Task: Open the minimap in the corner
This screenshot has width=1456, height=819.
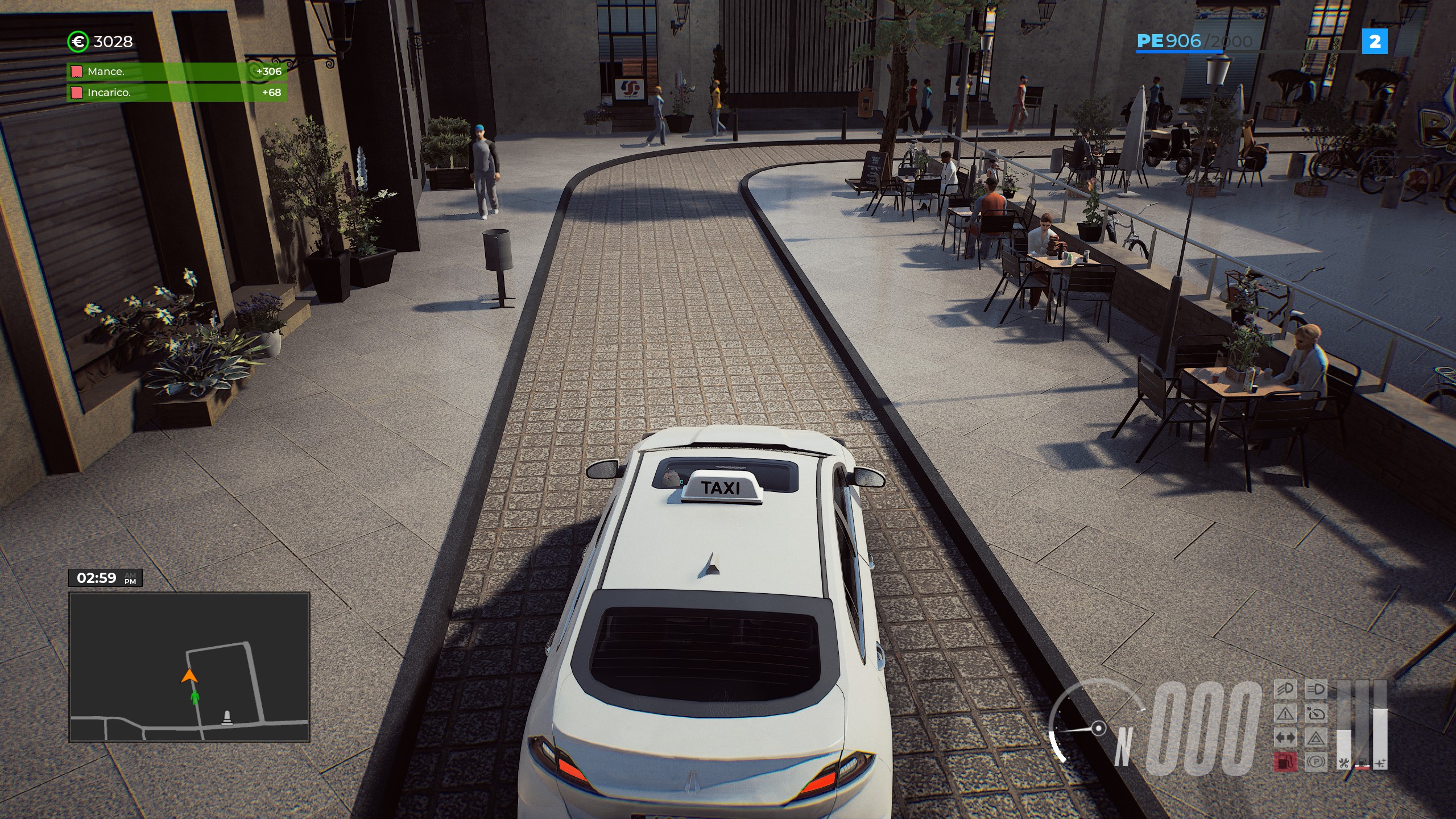Action: point(189,667)
